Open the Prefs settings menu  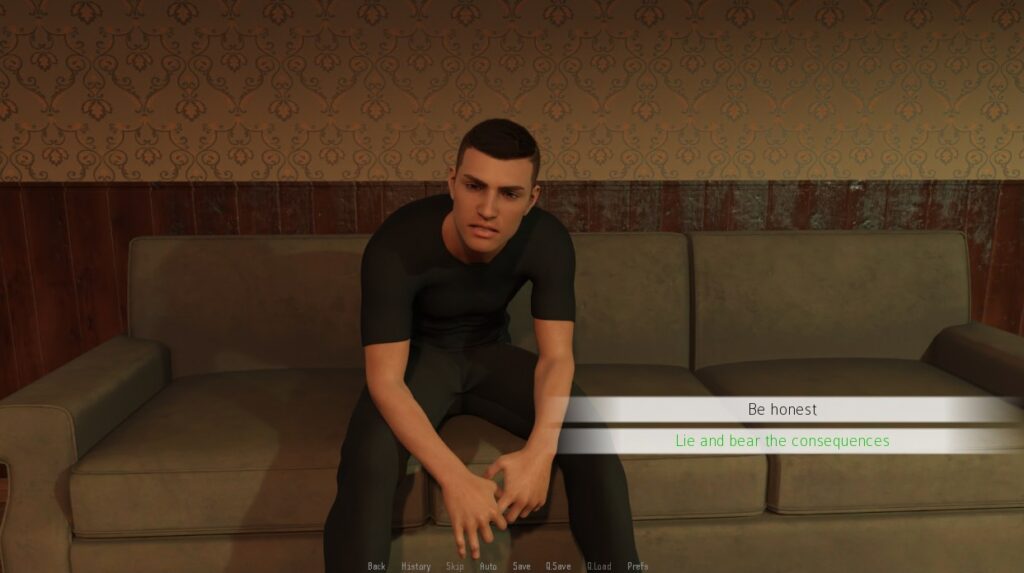[638, 566]
